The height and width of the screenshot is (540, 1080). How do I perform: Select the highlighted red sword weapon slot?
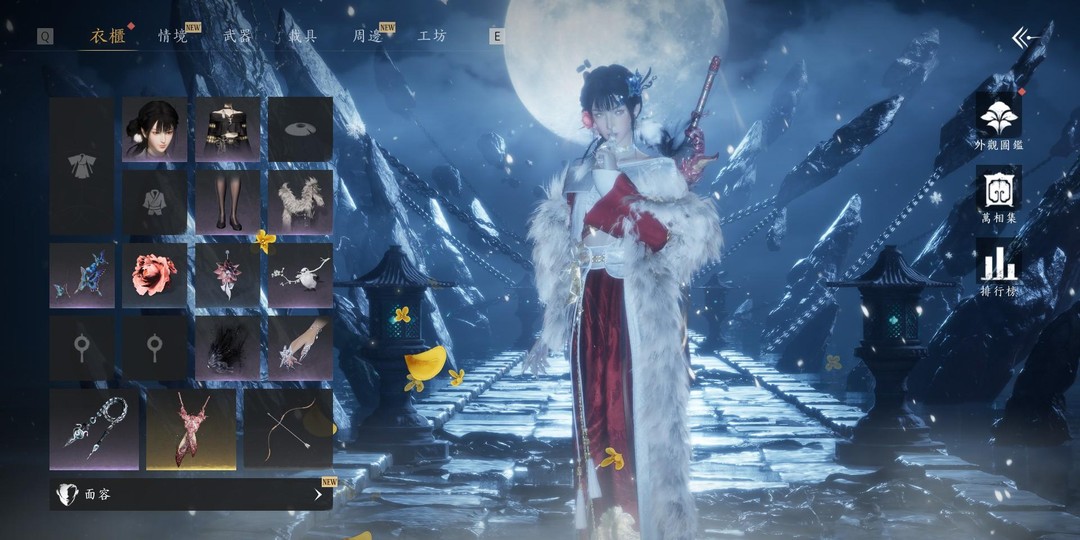(x=191, y=429)
